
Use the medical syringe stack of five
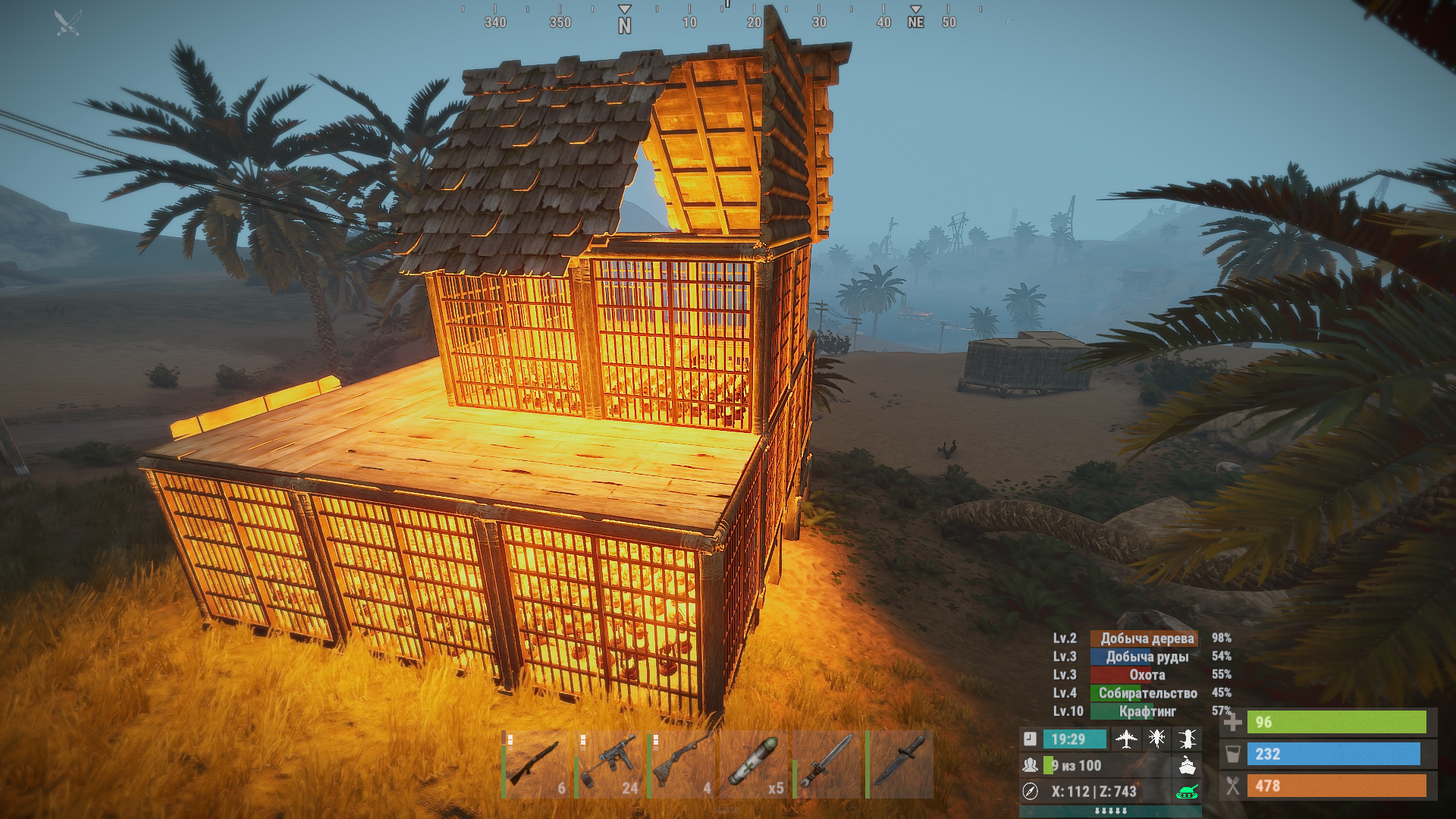[x=755, y=764]
